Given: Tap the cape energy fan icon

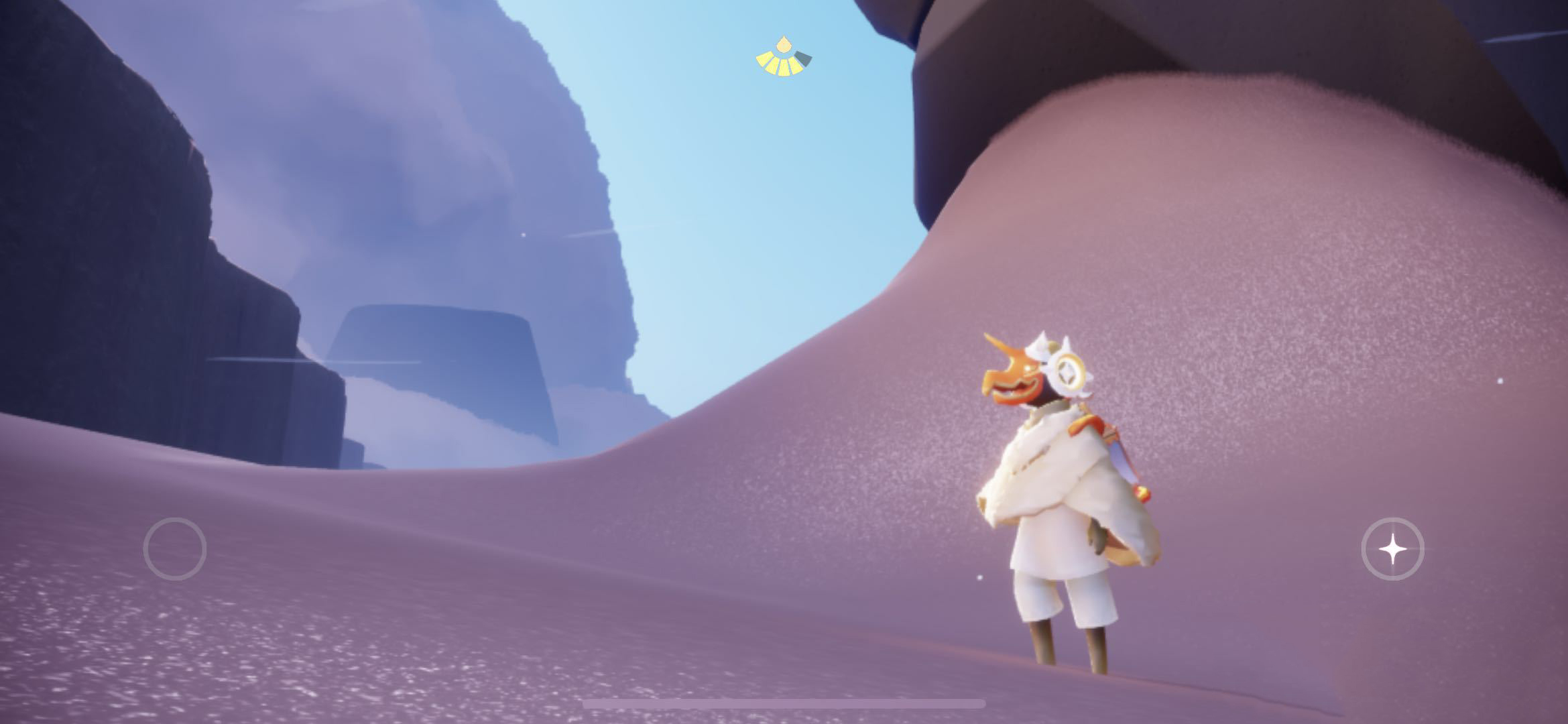Looking at the screenshot, I should pyautogui.click(x=783, y=59).
